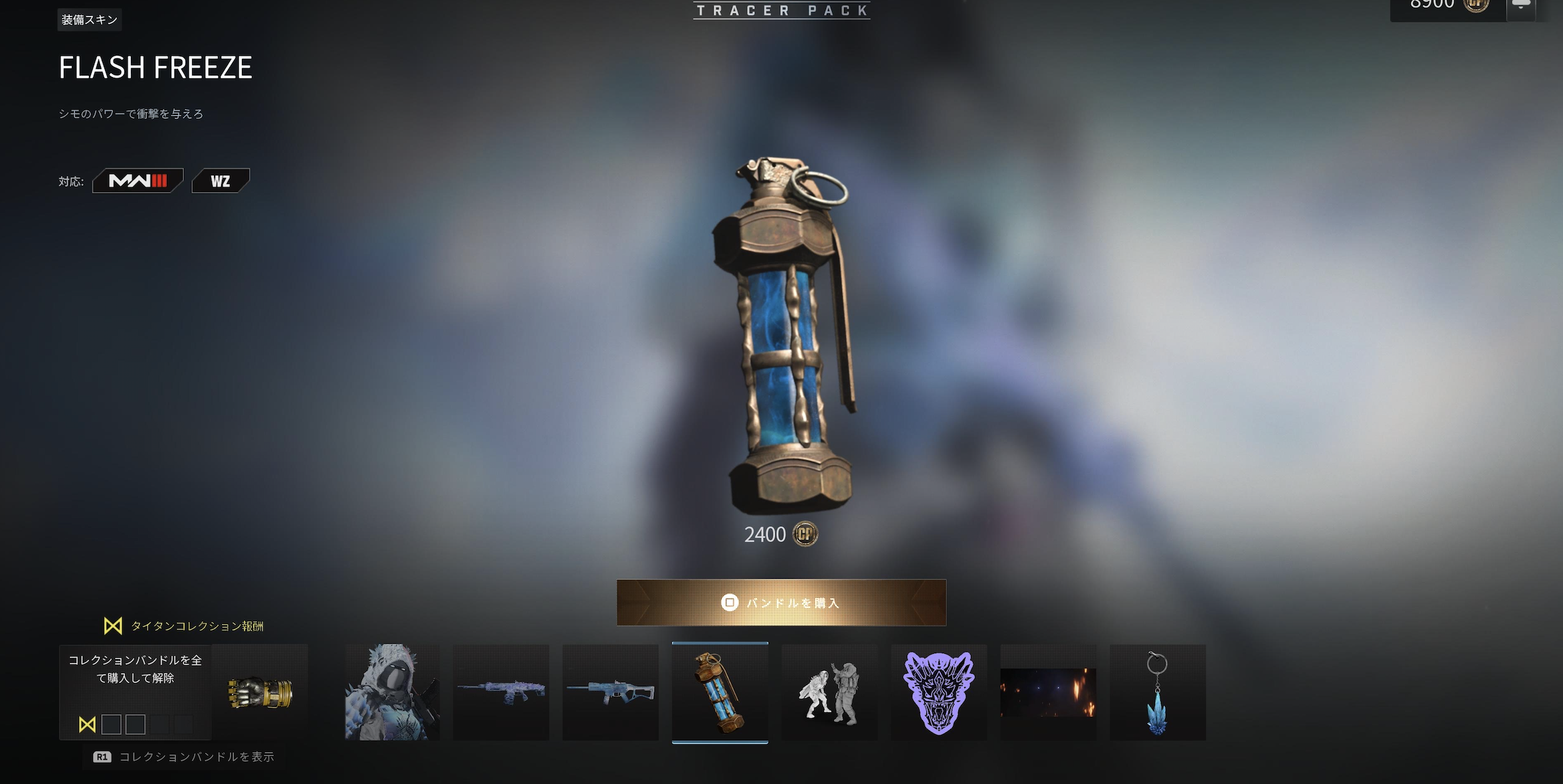Viewport: 1563px width, 784px height.
Task: Pick the Flash Freeze grenade thumbnail
Action: coord(720,692)
